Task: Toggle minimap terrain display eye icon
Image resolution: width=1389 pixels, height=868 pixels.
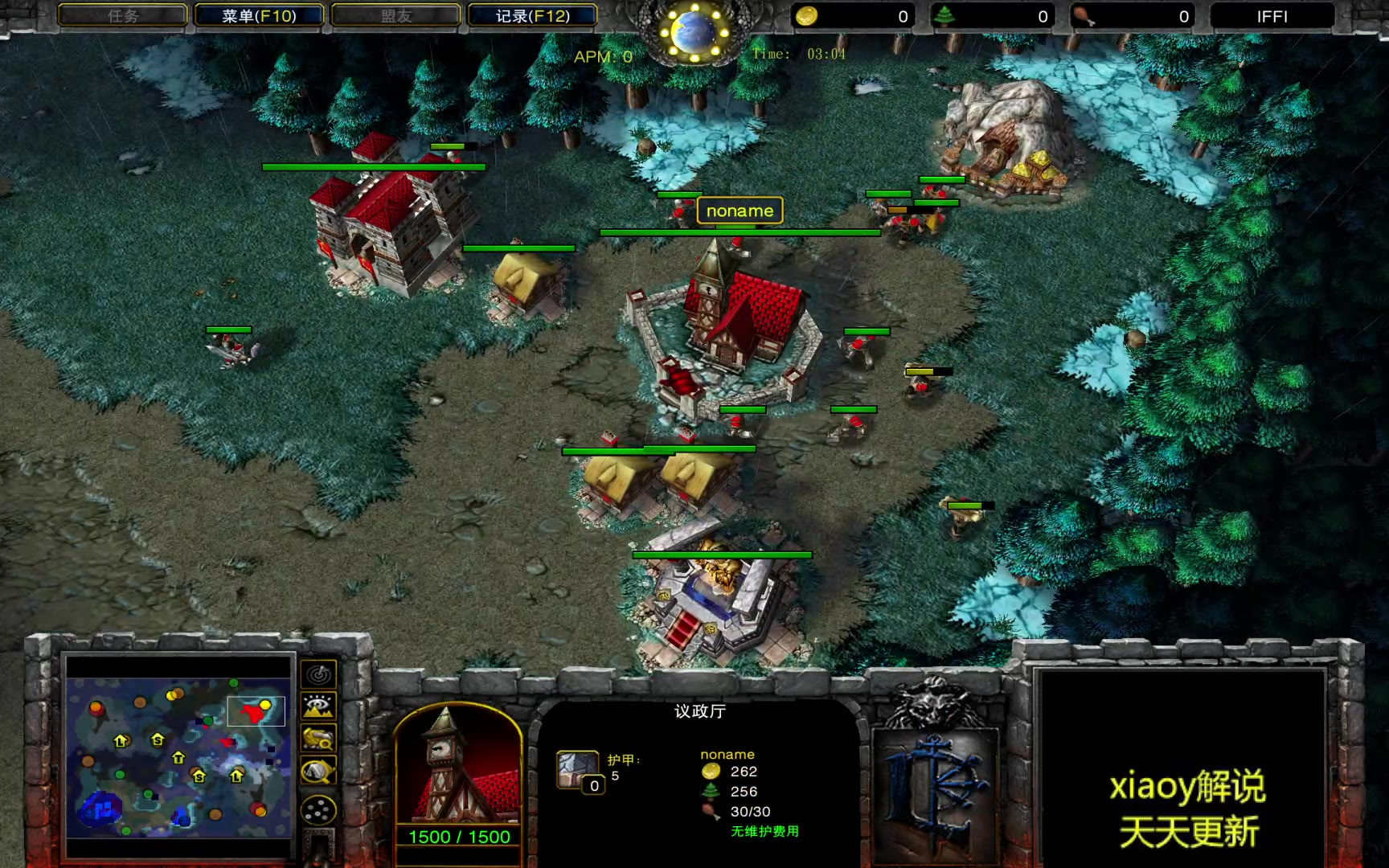Action: pyautogui.click(x=318, y=706)
